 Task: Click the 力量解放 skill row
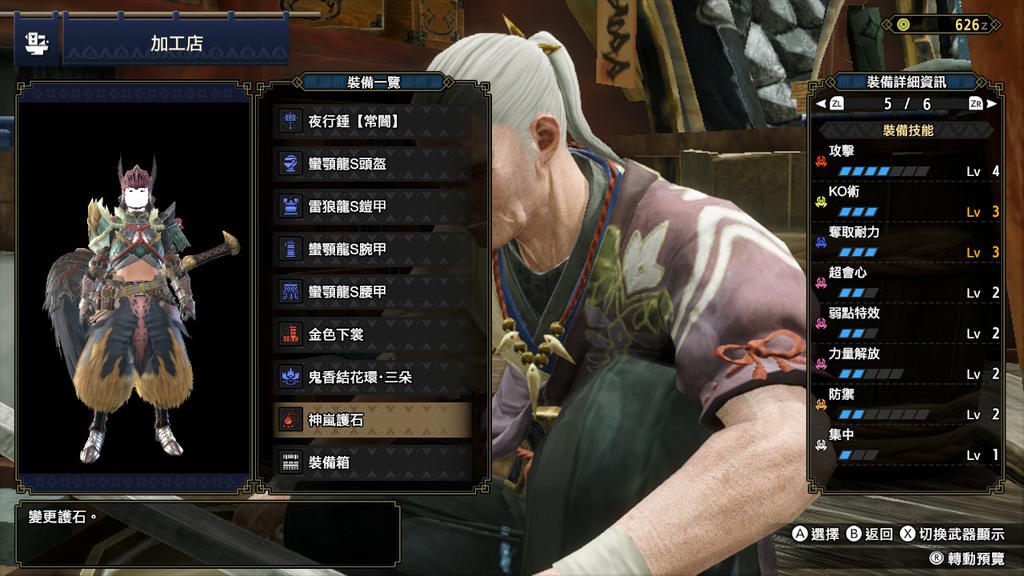coord(907,365)
